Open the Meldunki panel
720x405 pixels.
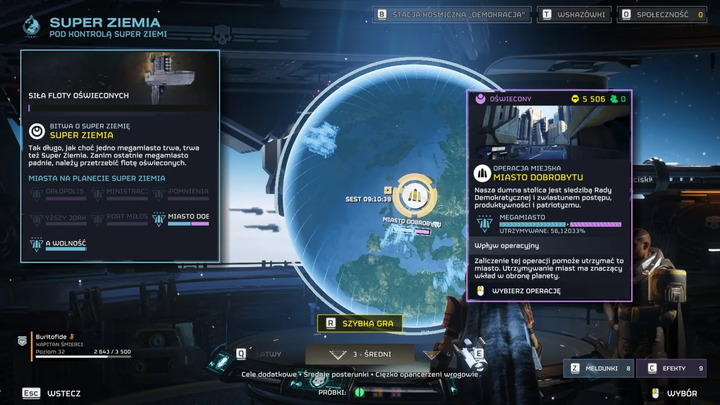600,369
